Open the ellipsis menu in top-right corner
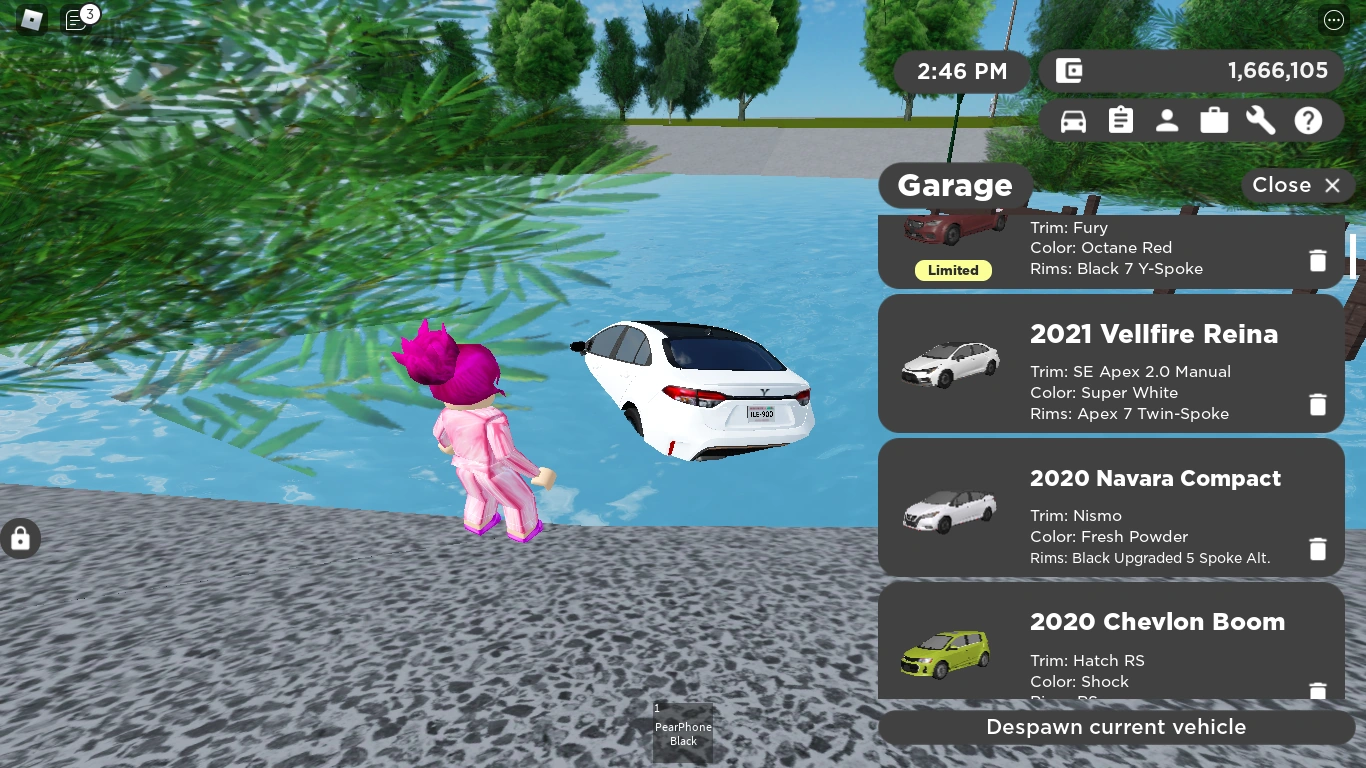The image size is (1366, 768). pos(1334,20)
